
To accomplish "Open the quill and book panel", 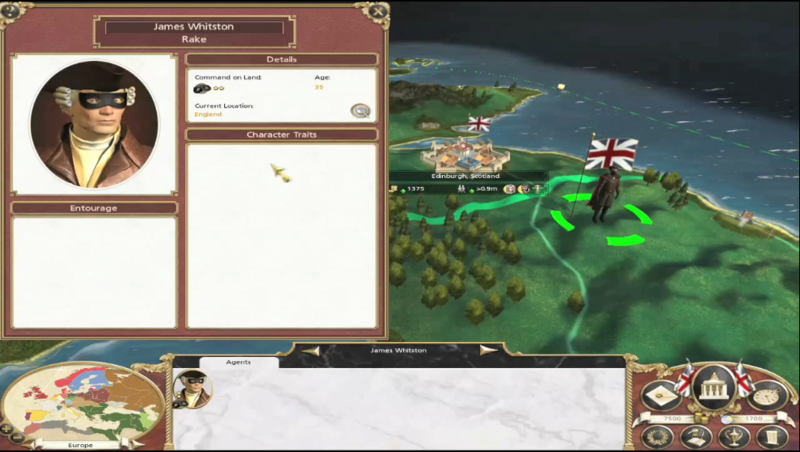I will [695, 436].
